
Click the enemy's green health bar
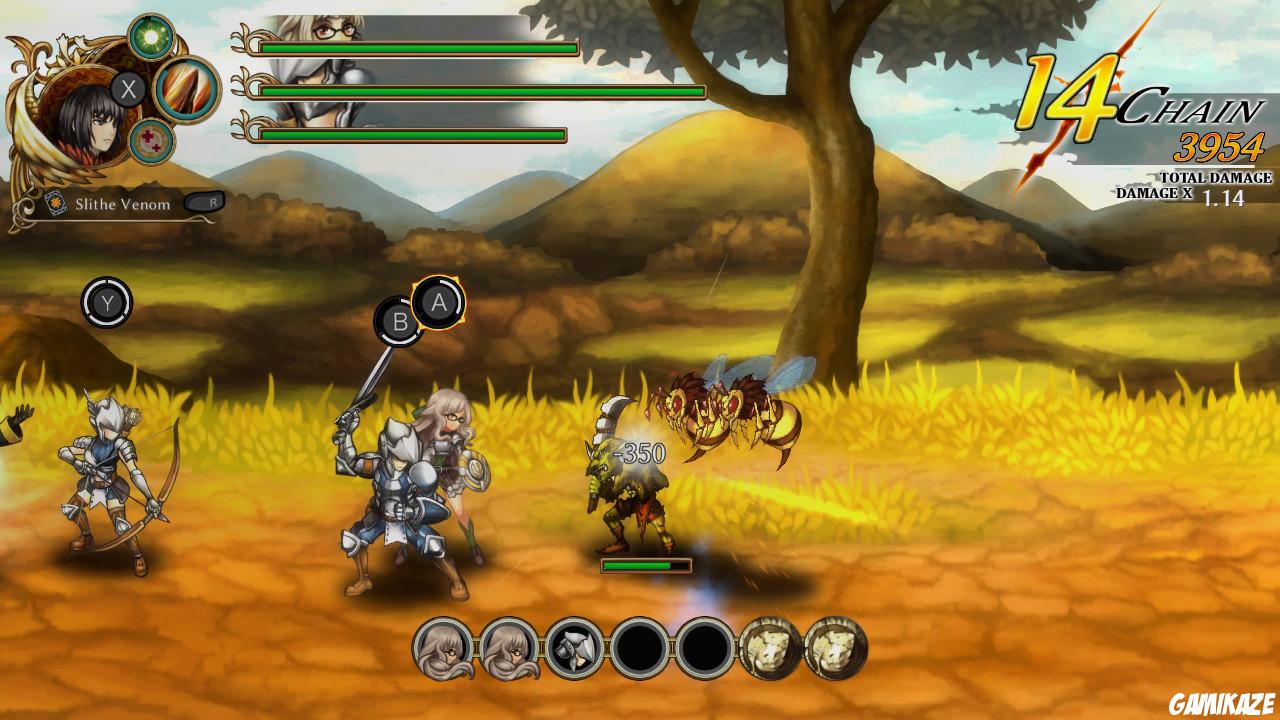pos(648,565)
